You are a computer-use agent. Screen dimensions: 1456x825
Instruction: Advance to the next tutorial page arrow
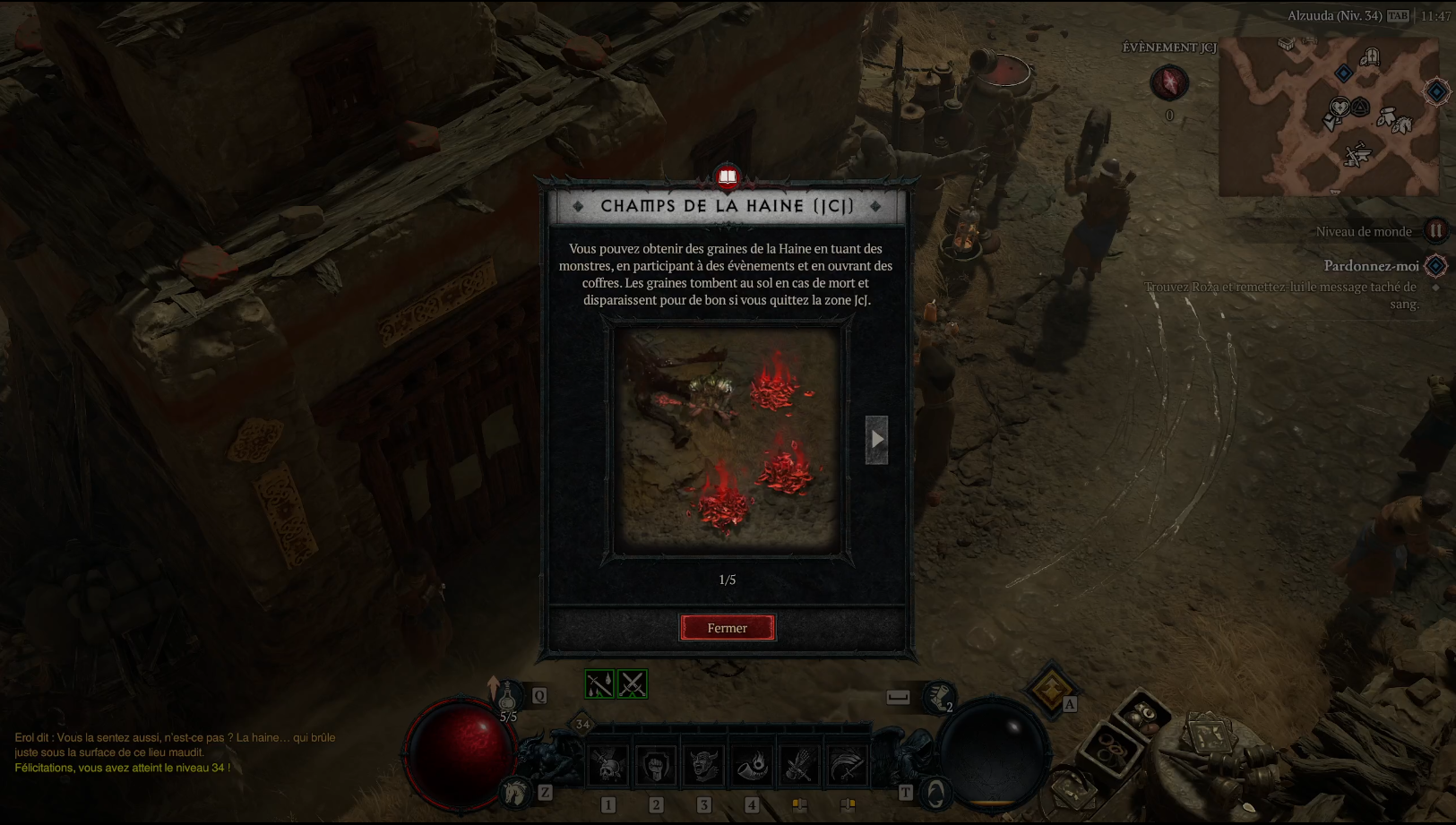876,439
